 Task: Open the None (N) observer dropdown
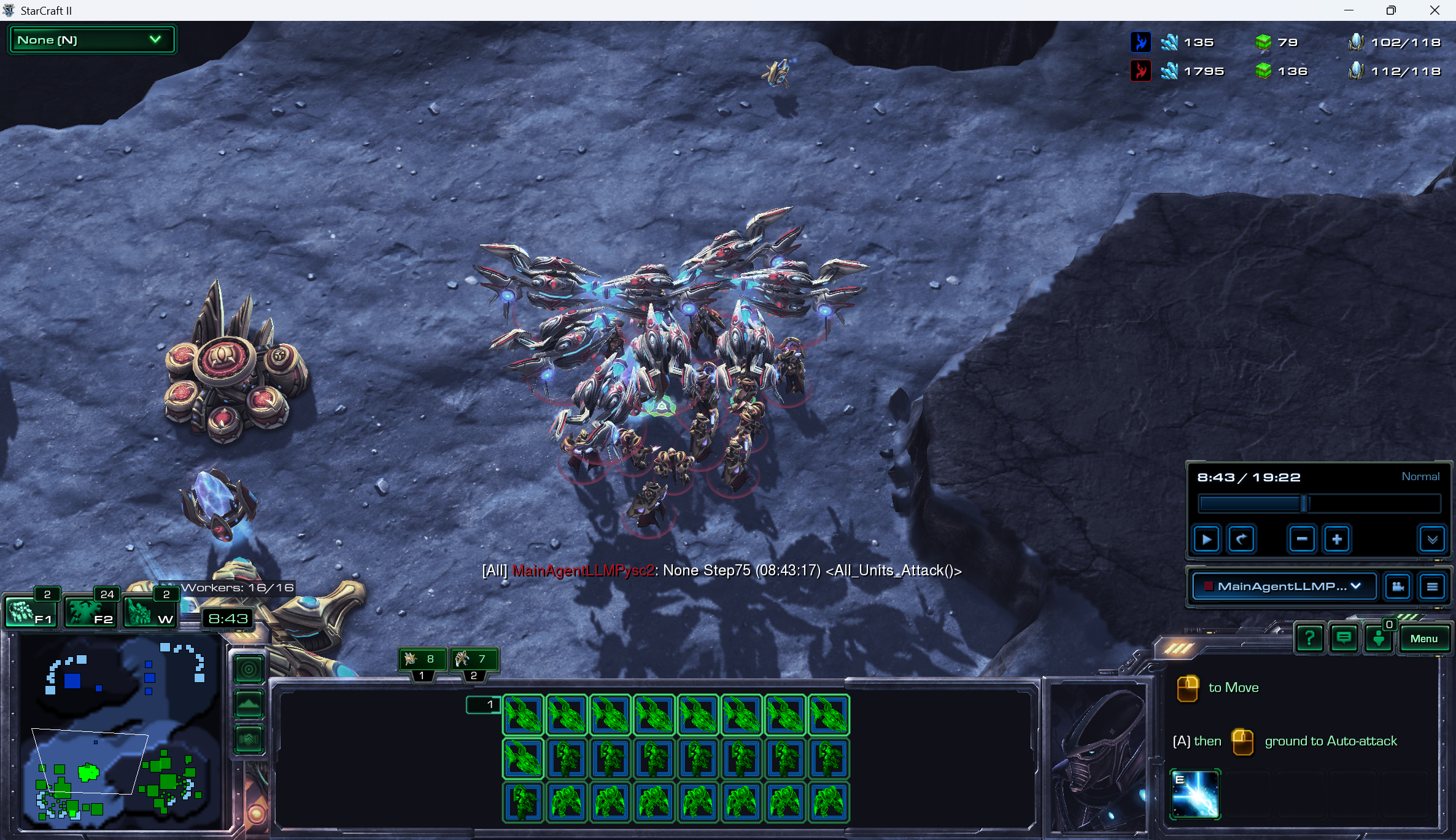tap(91, 40)
